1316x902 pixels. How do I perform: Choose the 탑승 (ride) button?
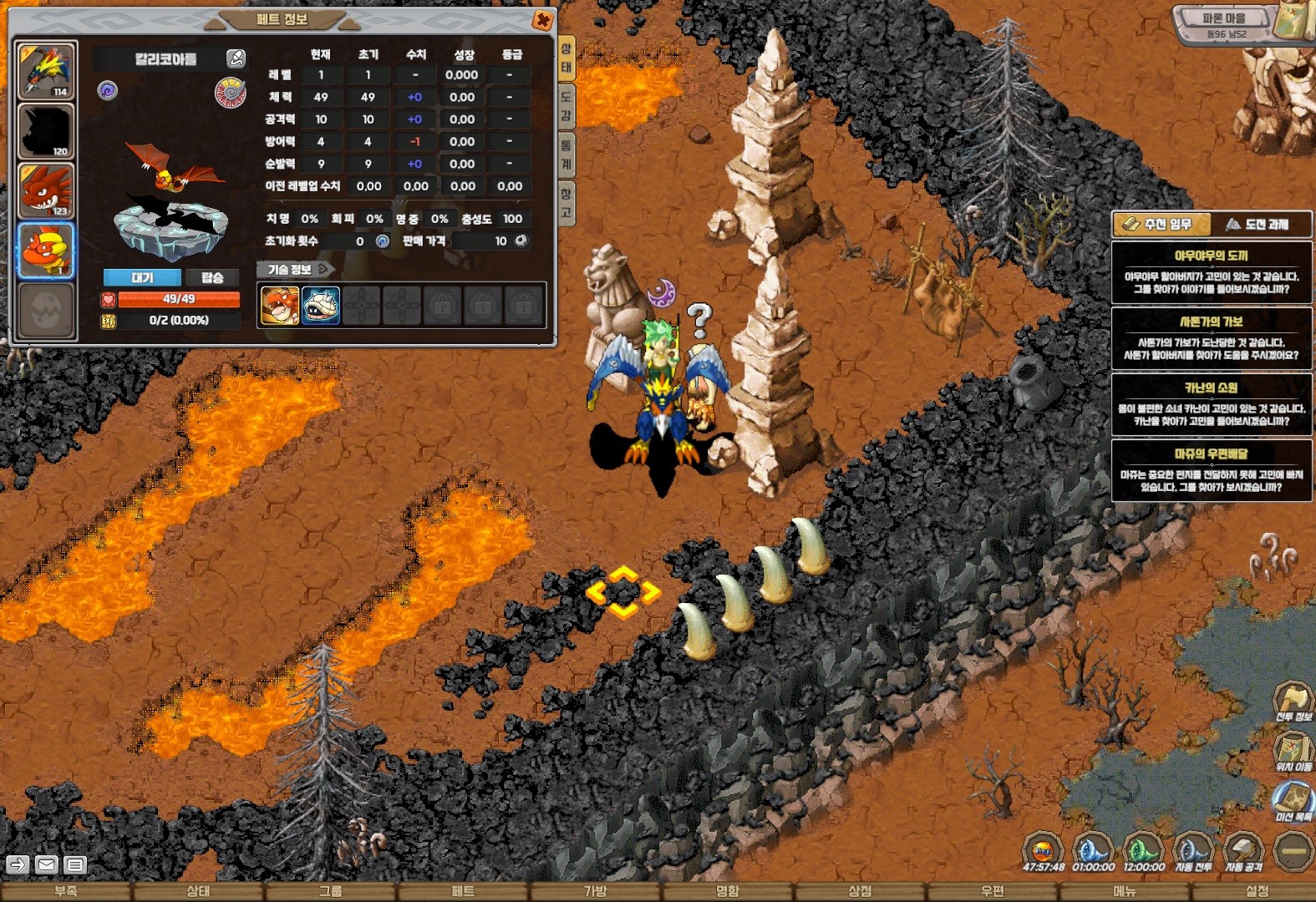[x=212, y=277]
